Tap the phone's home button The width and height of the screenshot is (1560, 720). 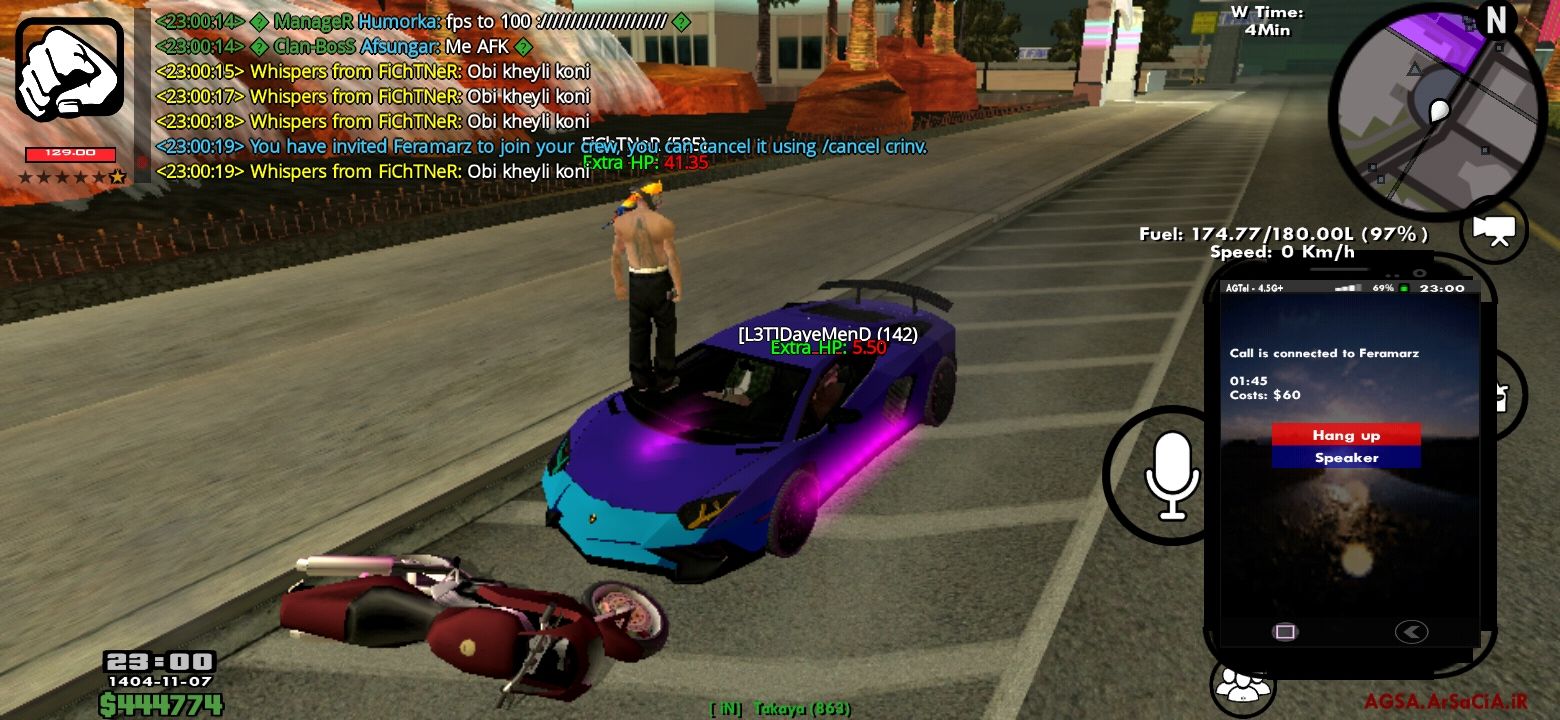click(1285, 631)
